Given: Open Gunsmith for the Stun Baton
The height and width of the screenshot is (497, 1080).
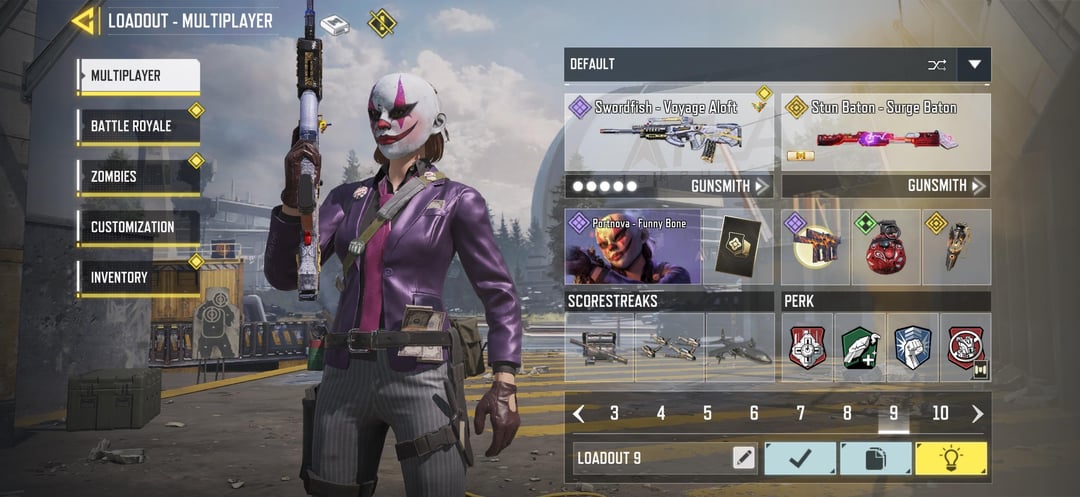Looking at the screenshot, I should 946,186.
